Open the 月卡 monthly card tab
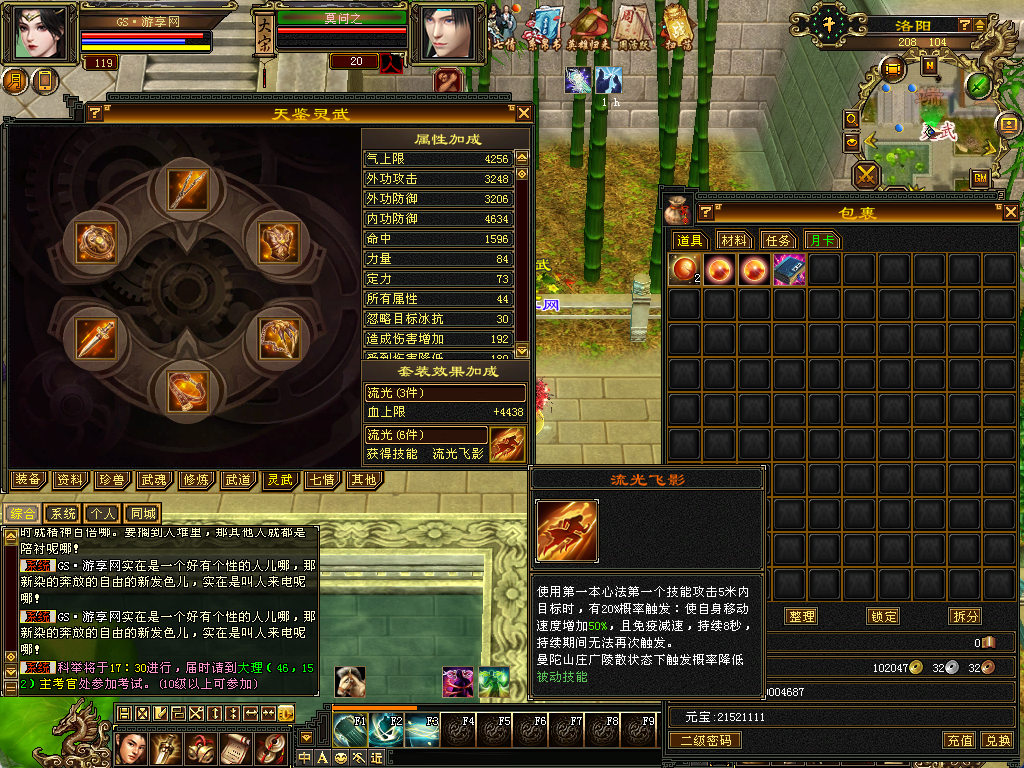This screenshot has width=1024, height=768. 823,240
